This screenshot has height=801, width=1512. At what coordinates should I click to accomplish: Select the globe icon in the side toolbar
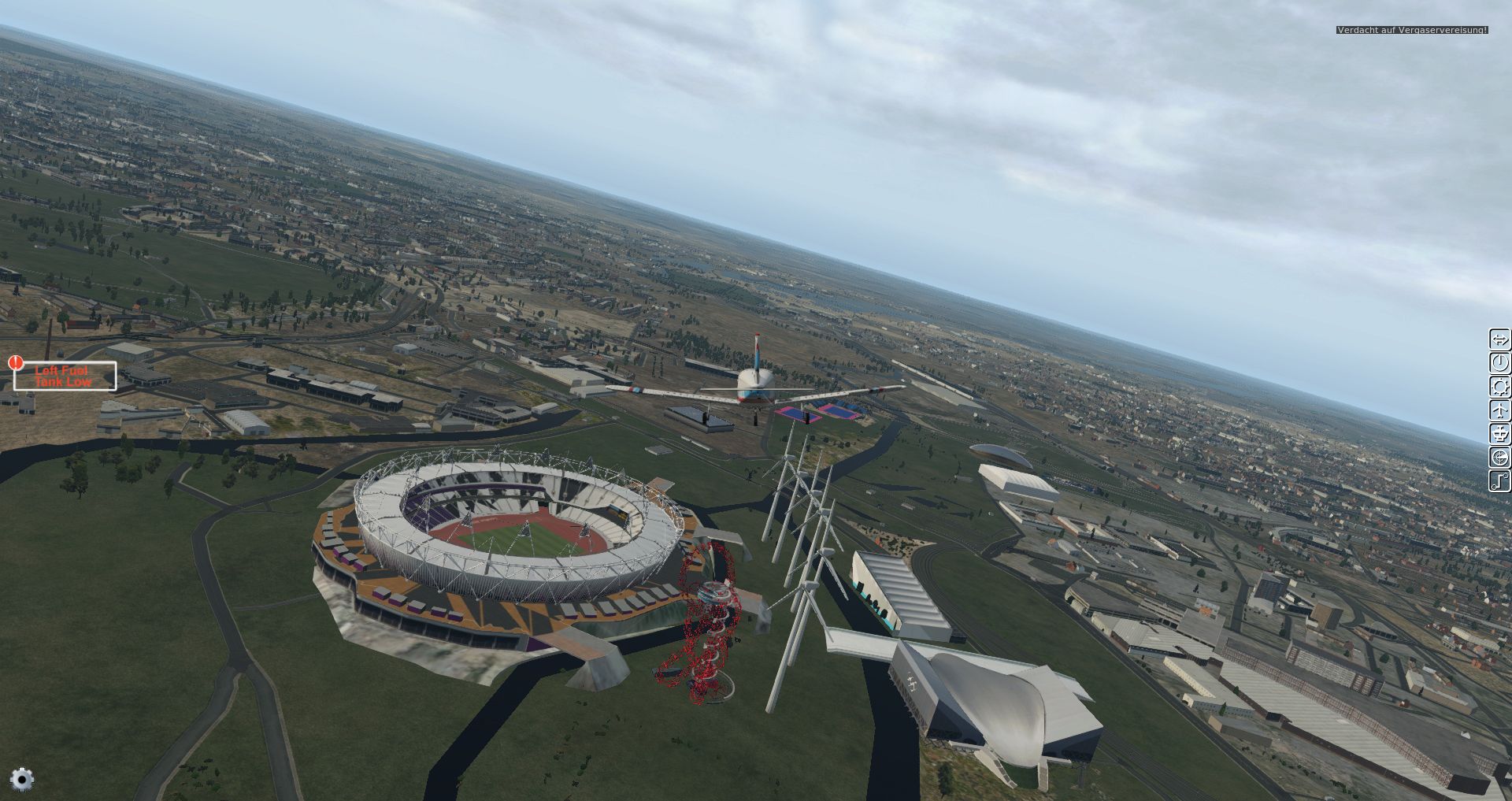[1499, 457]
